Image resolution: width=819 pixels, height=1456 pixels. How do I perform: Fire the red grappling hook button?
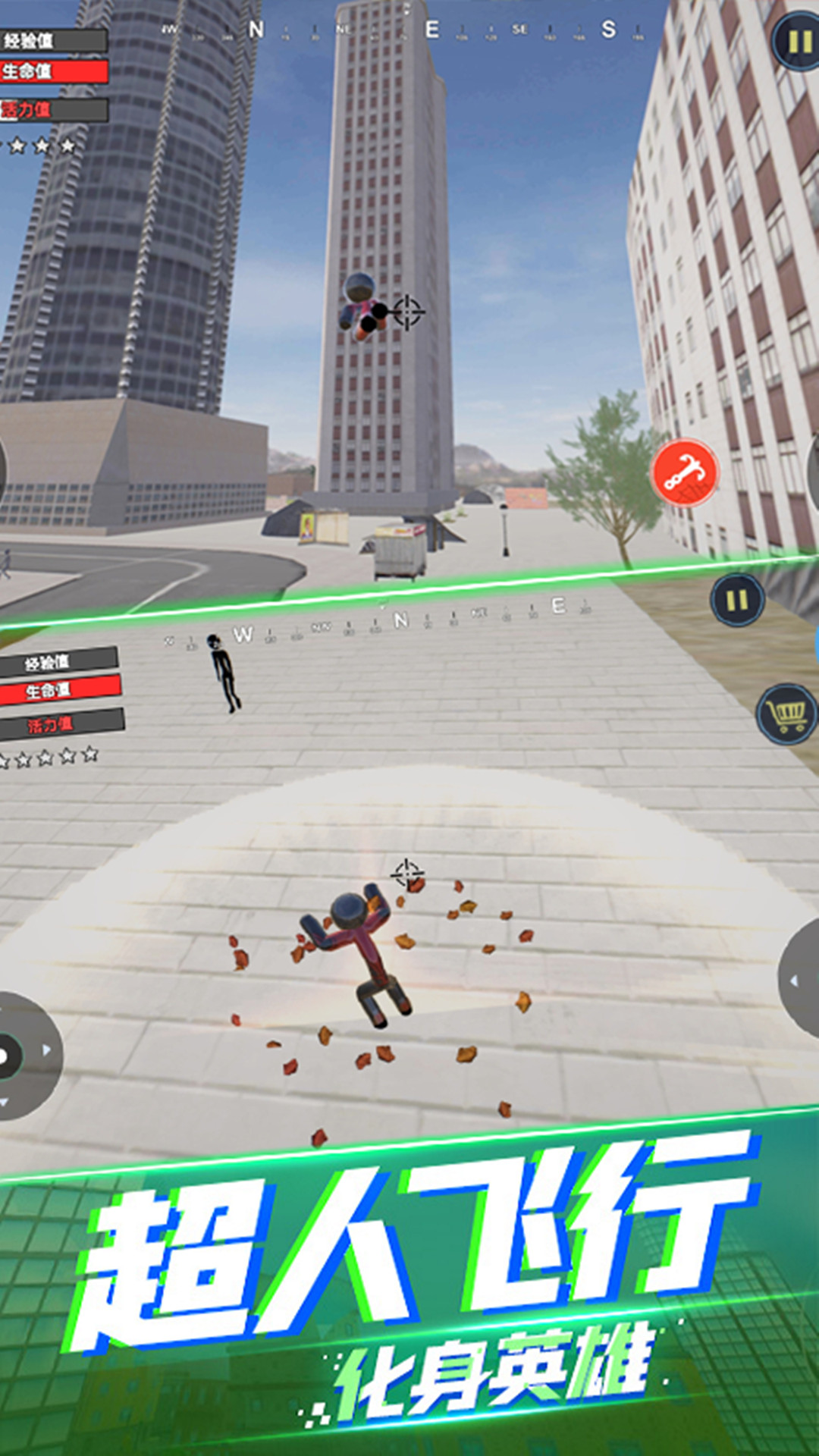tap(684, 472)
